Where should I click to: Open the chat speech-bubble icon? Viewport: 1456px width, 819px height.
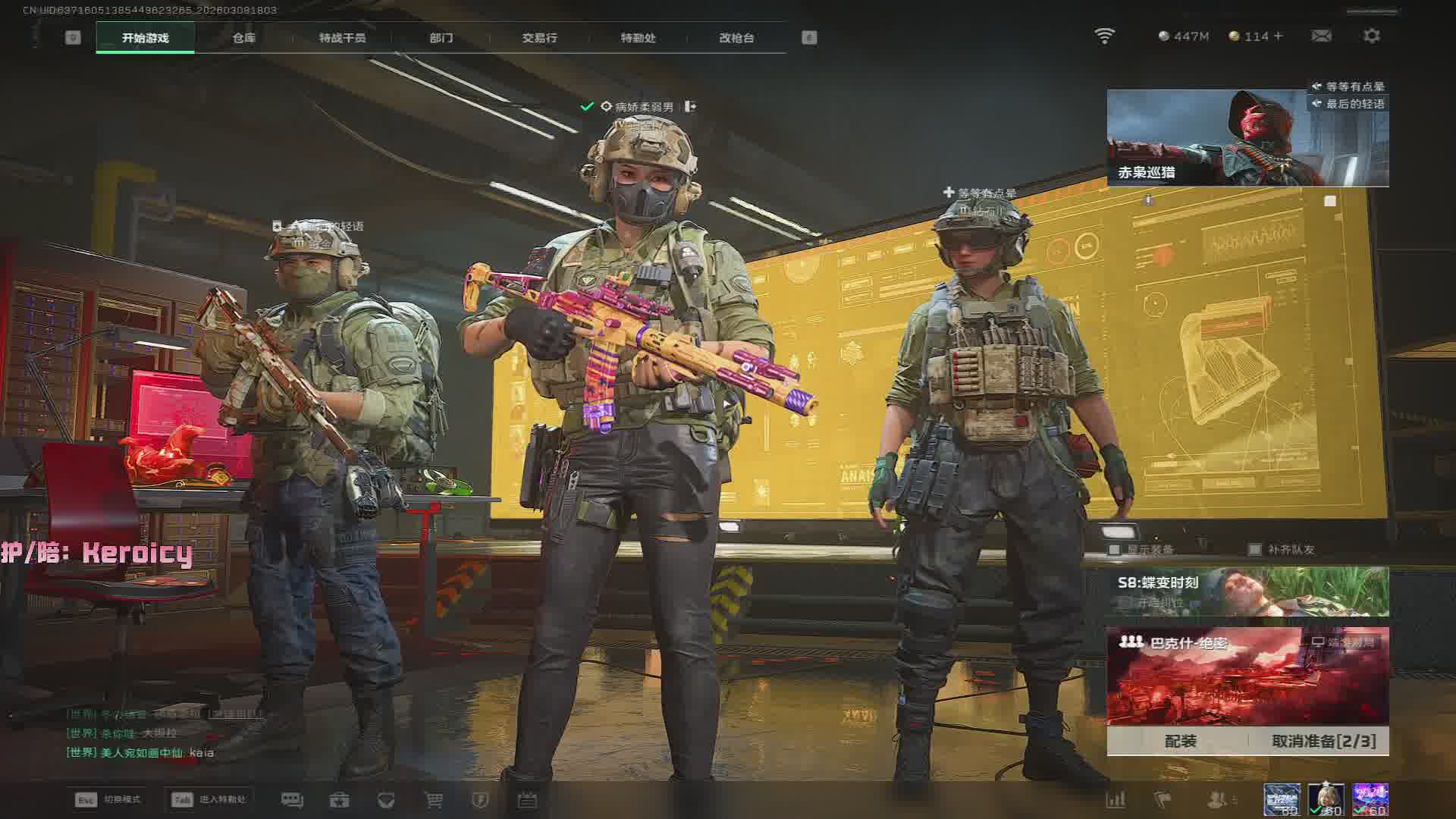(292, 800)
